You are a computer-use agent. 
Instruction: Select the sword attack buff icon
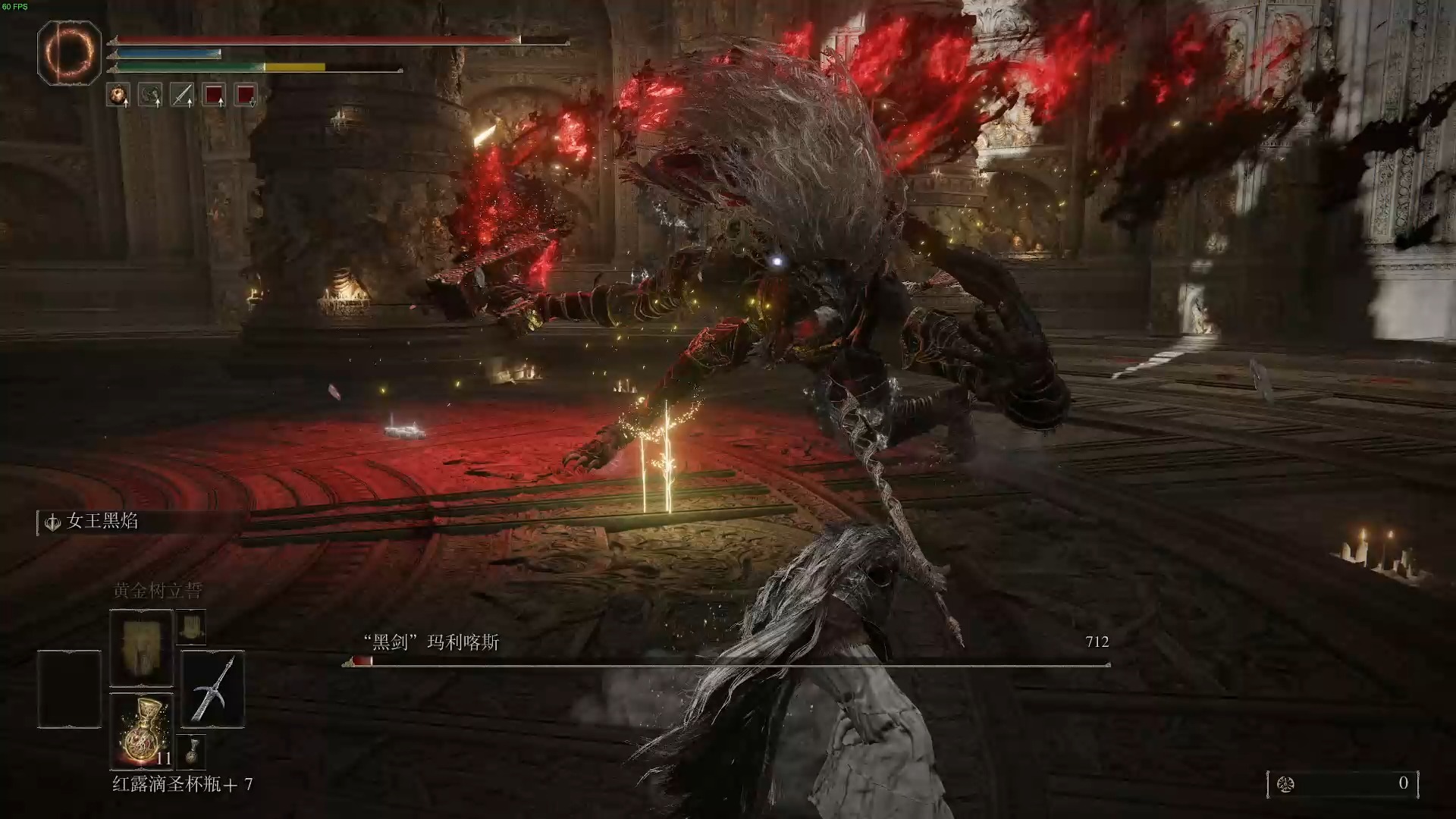182,95
